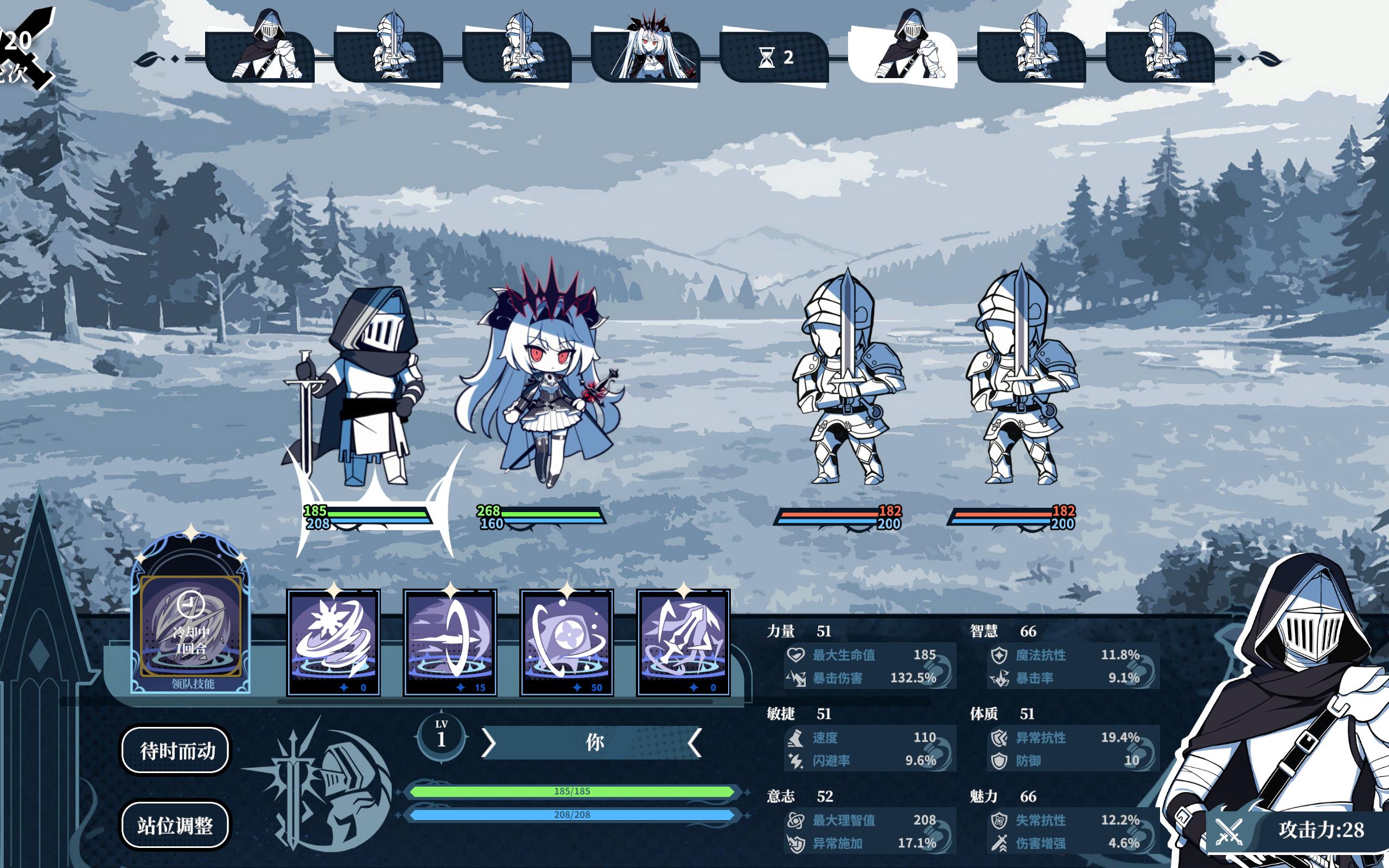This screenshot has width=1389, height=868.
Task: Use the whirlwind star-burst skill card
Action: 334,642
